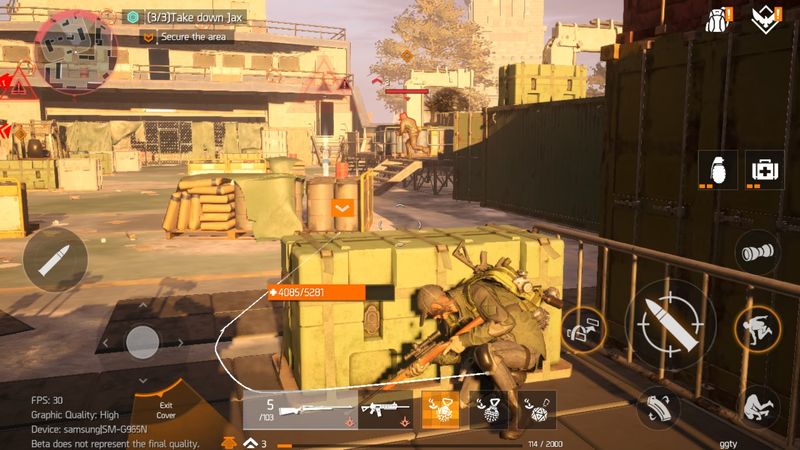
Task: Tap the Exit Cover button
Action: point(166,410)
